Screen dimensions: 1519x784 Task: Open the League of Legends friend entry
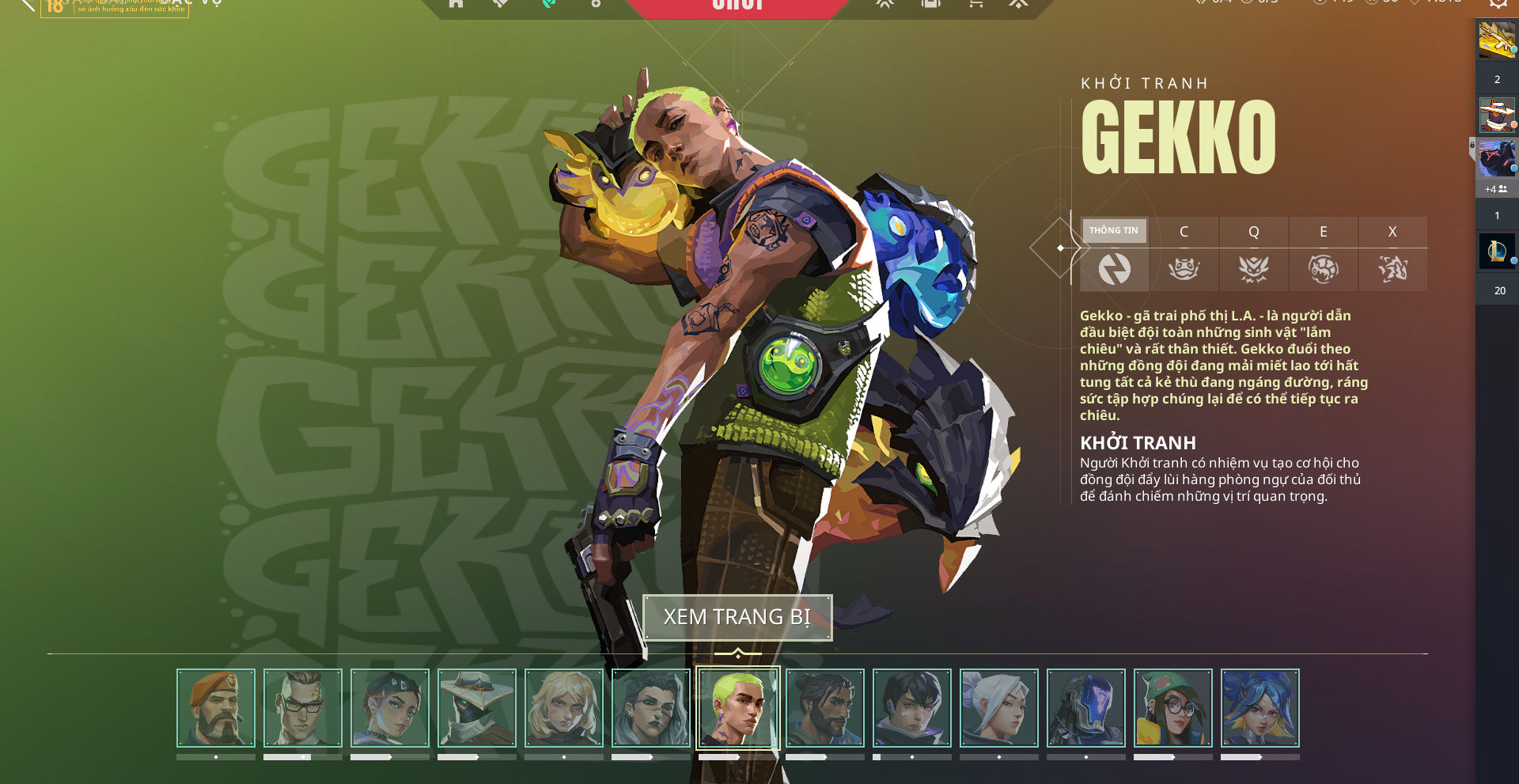coord(1496,252)
